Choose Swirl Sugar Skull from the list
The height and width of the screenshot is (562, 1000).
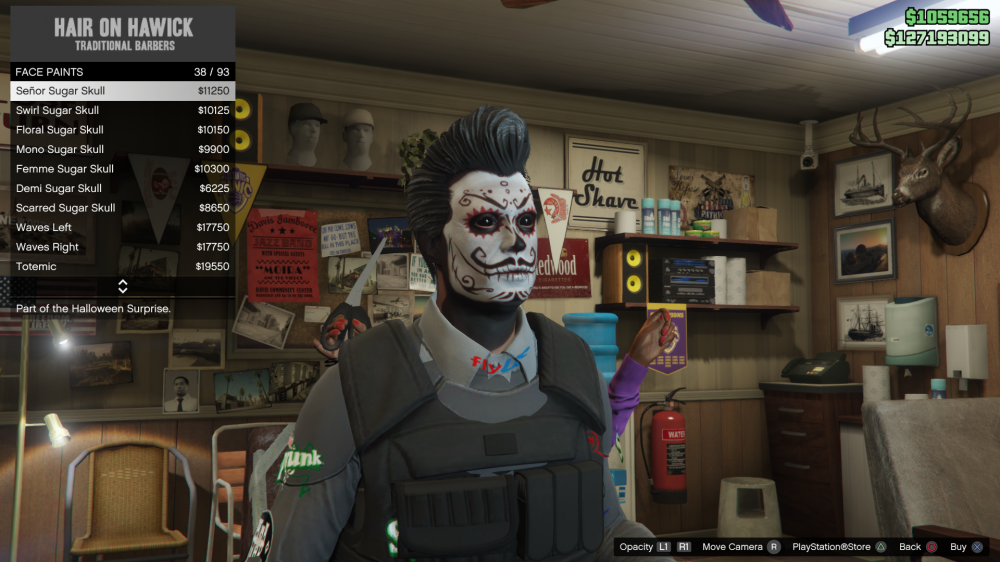coord(122,110)
